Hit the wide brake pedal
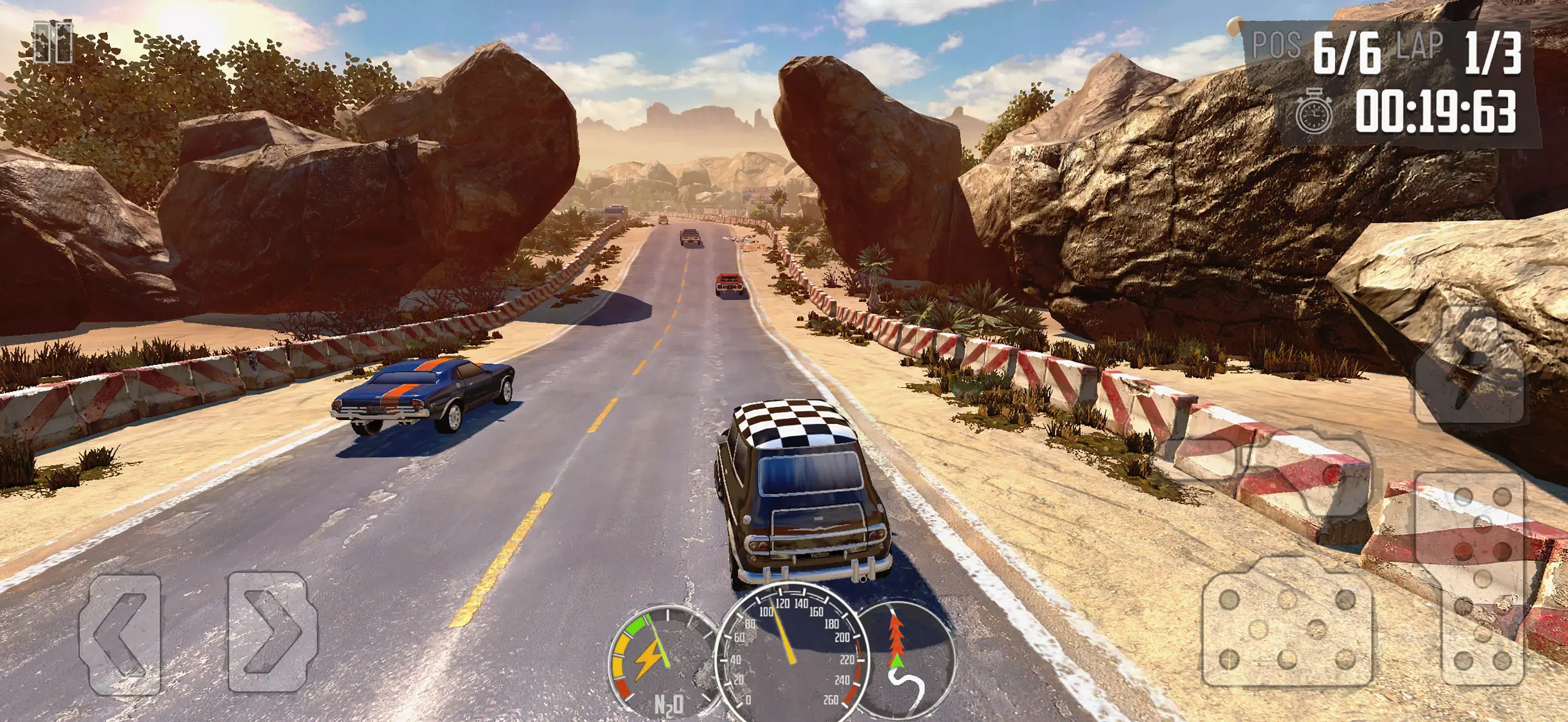1568x722 pixels. coord(1287,630)
